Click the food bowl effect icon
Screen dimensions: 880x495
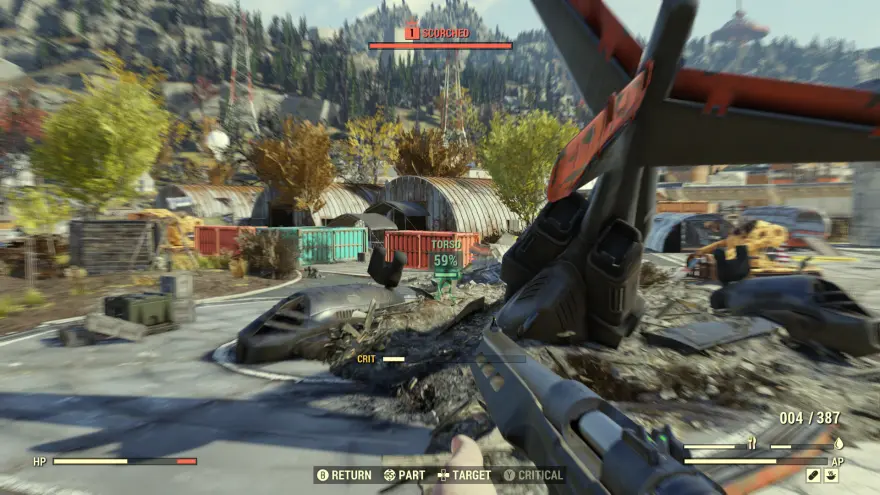[x=831, y=475]
